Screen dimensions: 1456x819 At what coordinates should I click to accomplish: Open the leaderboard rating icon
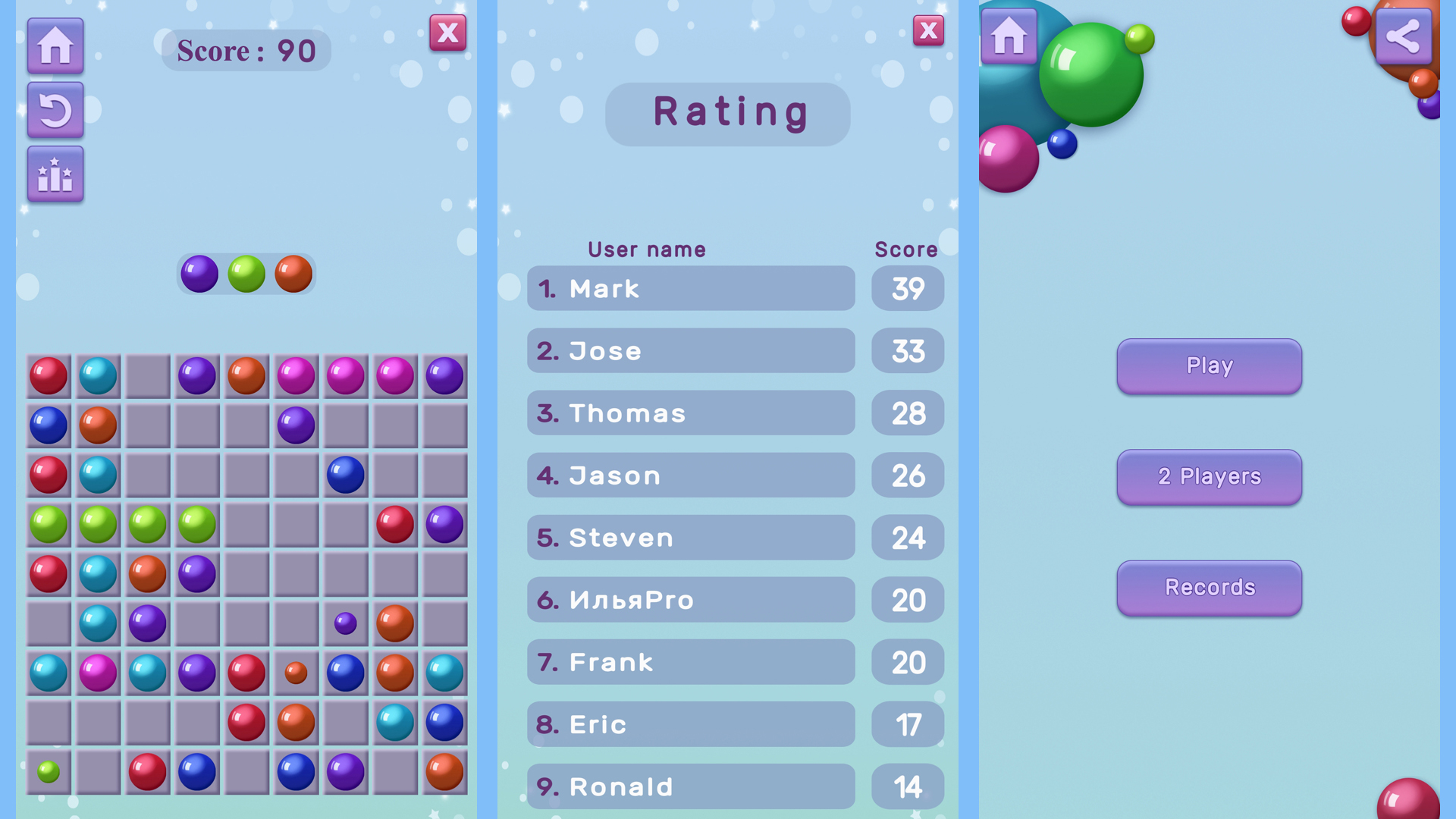[x=55, y=173]
